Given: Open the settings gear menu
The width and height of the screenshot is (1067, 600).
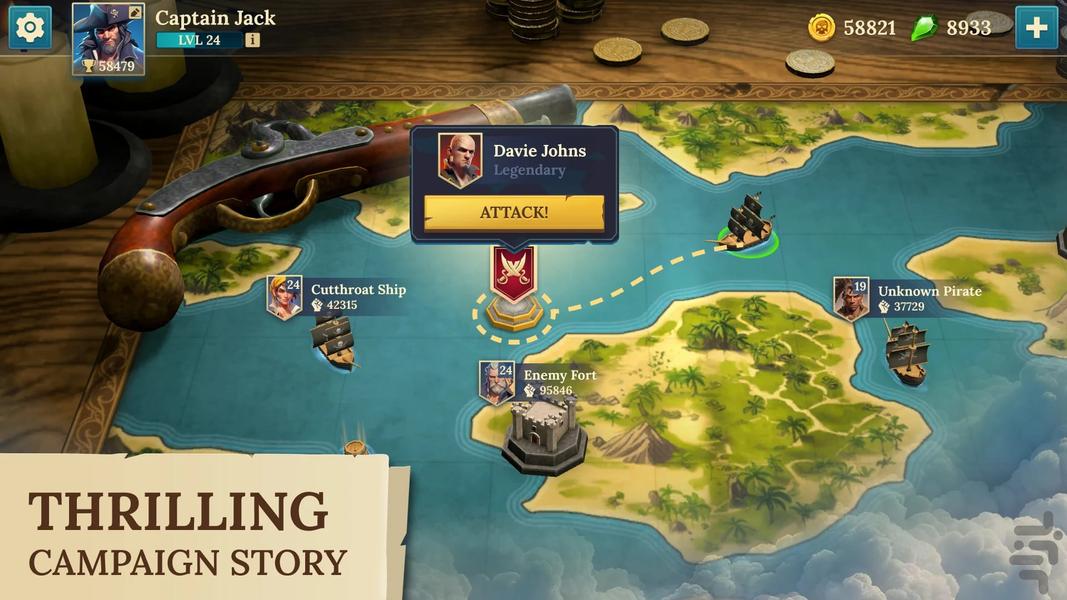Looking at the screenshot, I should click(x=30, y=28).
